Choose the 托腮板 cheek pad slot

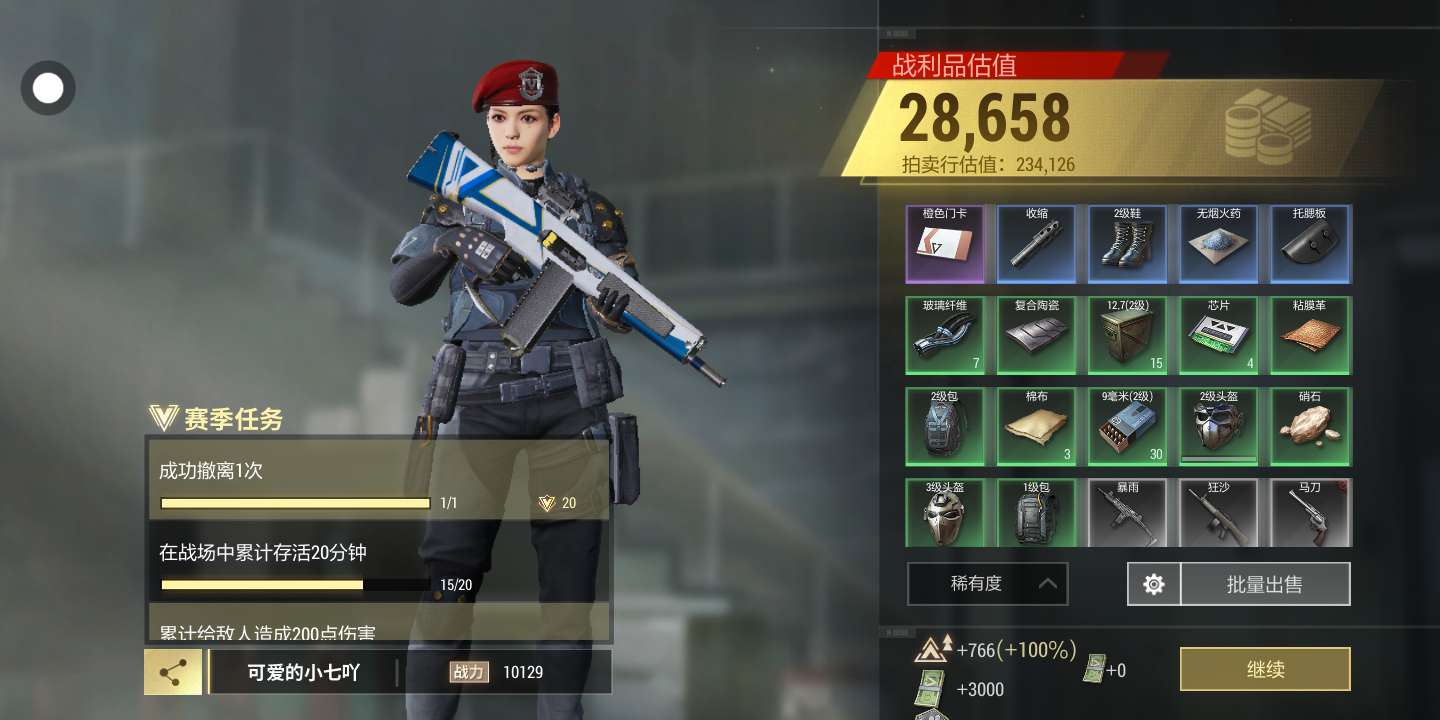coord(1310,244)
